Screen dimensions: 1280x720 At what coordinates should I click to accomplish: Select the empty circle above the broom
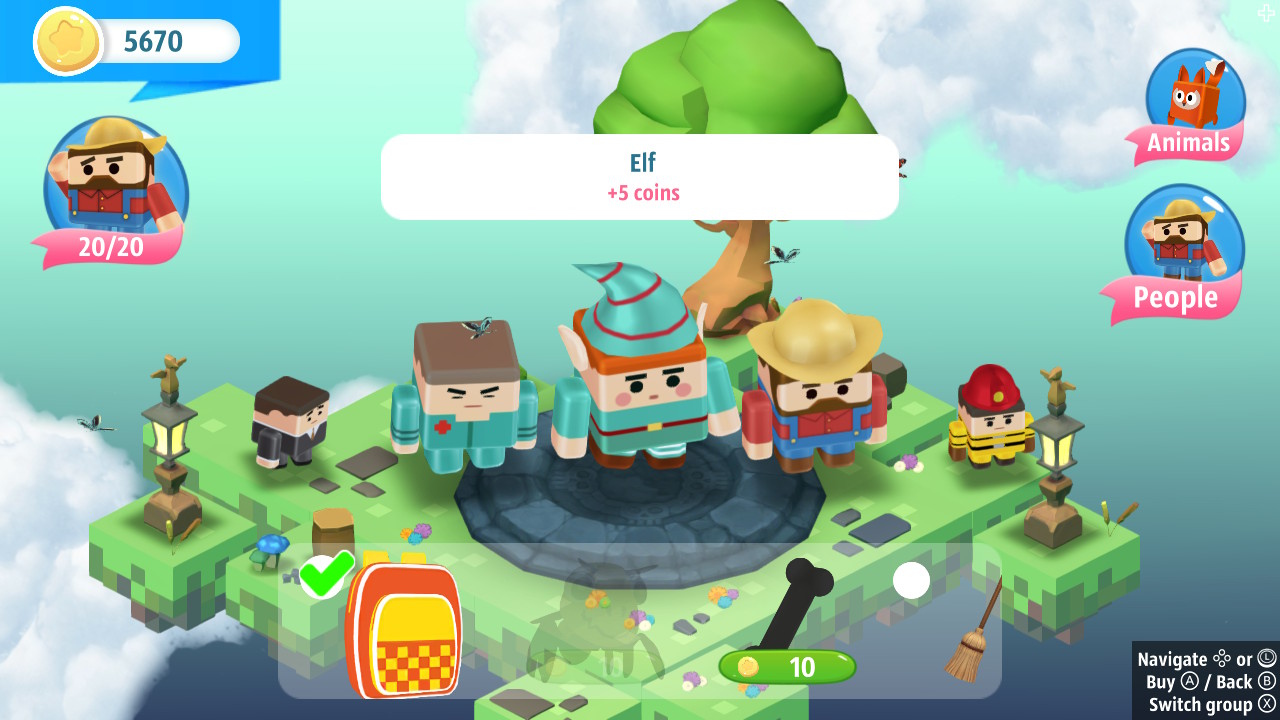coord(911,580)
